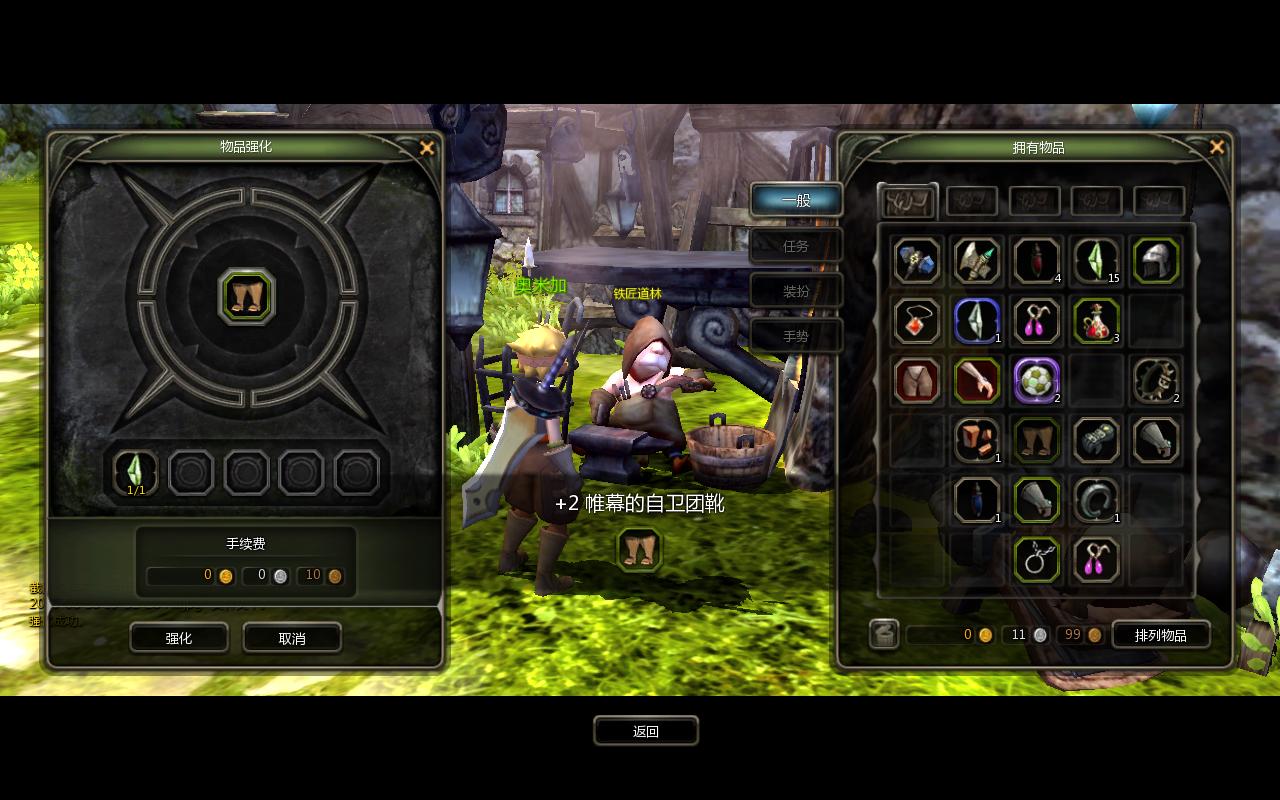
Task: Pick the soccer ball item
Action: (x=1037, y=381)
